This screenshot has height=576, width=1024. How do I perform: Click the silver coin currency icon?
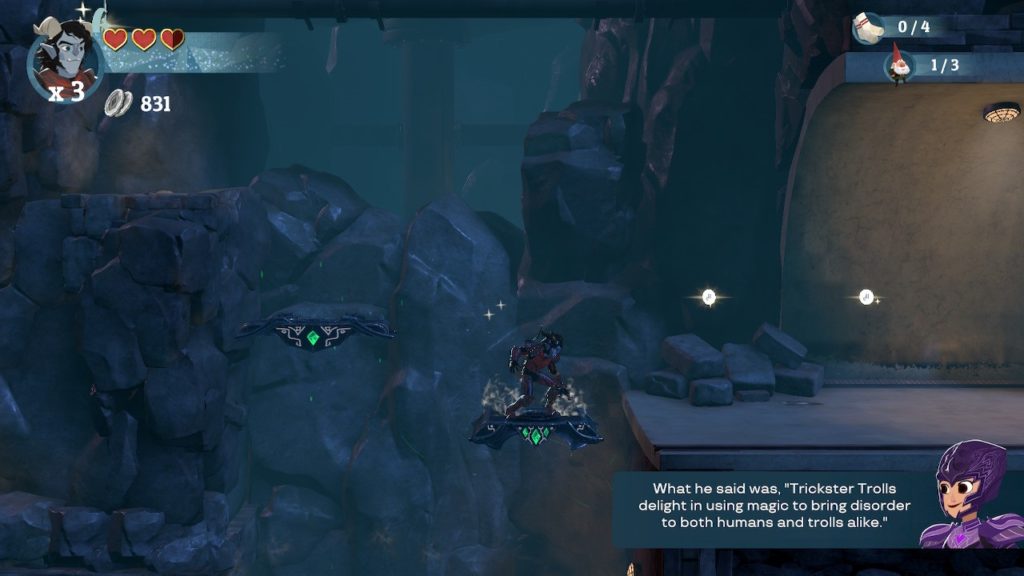pyautogui.click(x=119, y=103)
